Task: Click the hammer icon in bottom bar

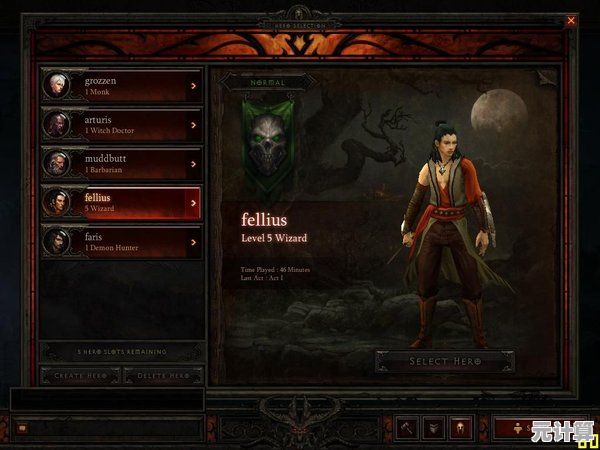Action: pyautogui.click(x=407, y=427)
